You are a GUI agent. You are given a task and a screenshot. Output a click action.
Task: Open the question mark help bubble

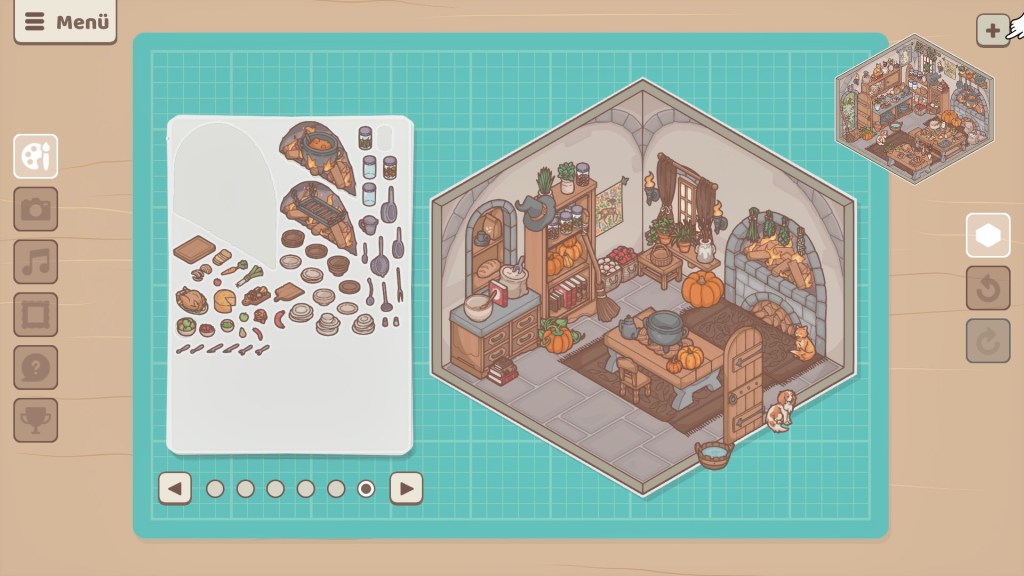pyautogui.click(x=36, y=367)
